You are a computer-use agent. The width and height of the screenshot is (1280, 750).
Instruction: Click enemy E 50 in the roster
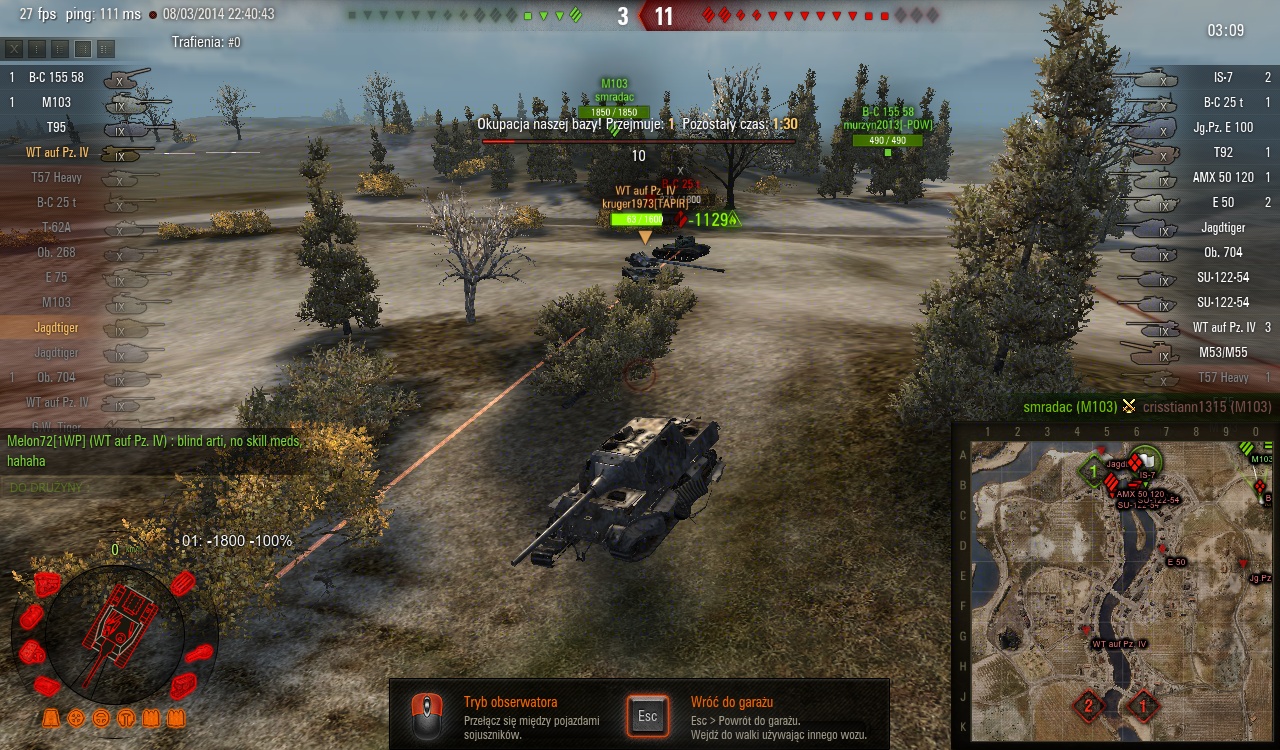click(x=1222, y=202)
